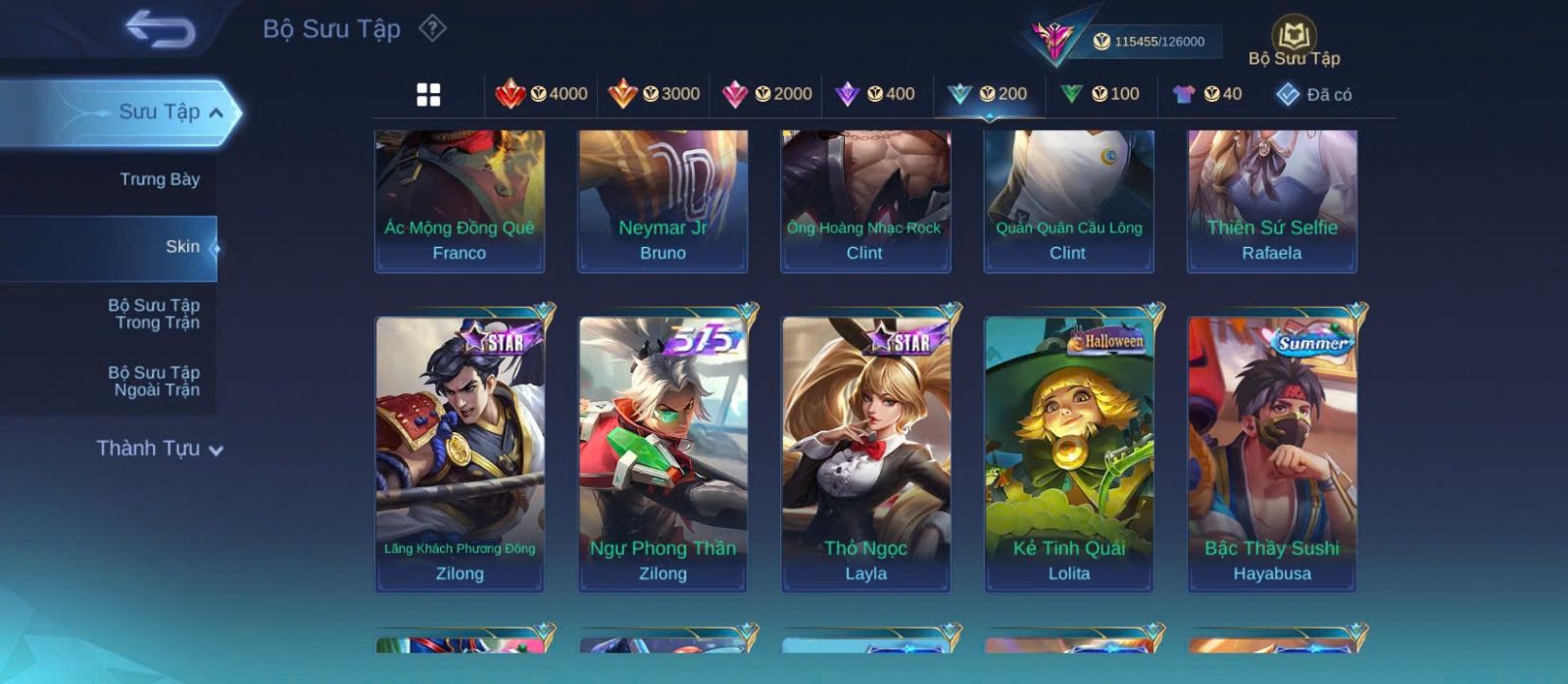Select the Skin menu entry
The width and height of the screenshot is (1568, 684).
coord(182,247)
